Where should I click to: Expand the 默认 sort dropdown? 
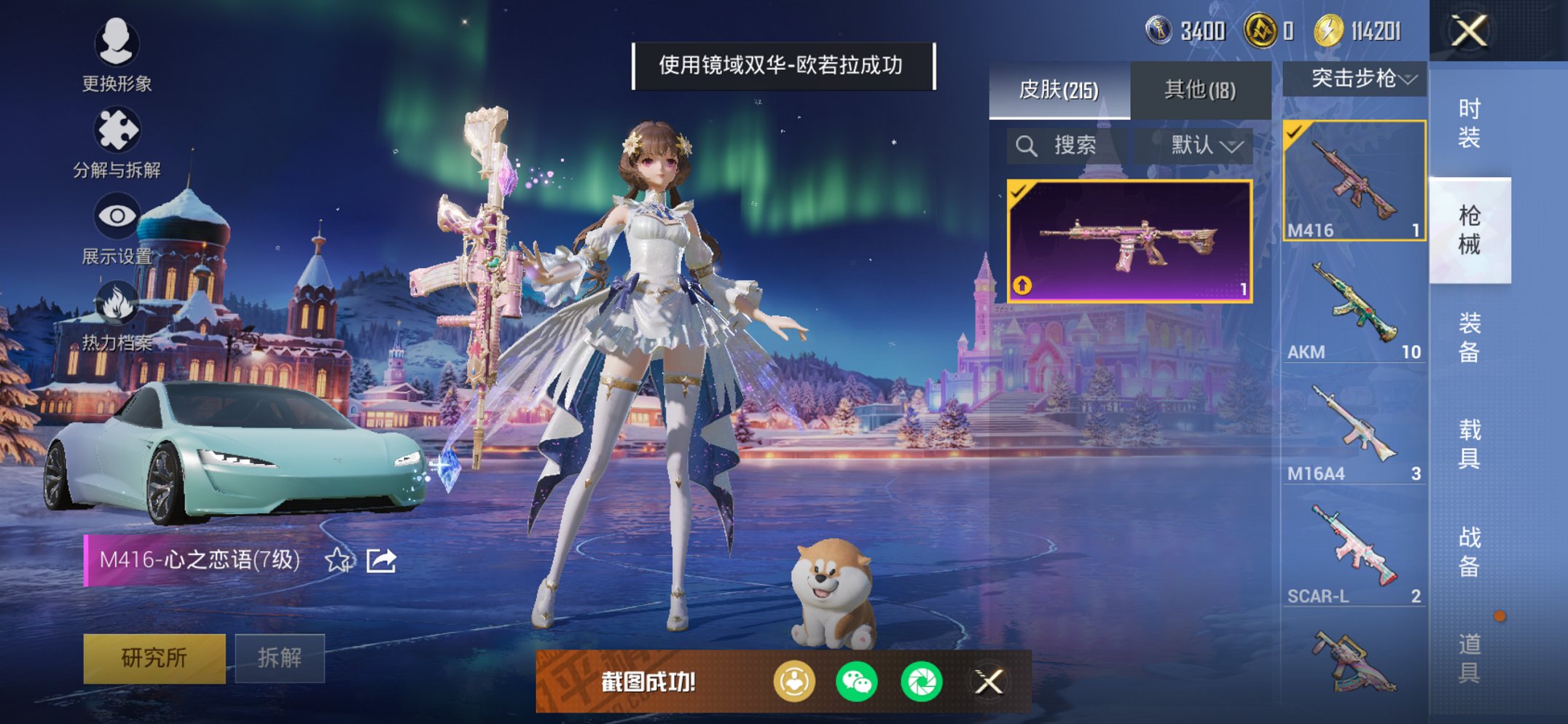click(1202, 144)
